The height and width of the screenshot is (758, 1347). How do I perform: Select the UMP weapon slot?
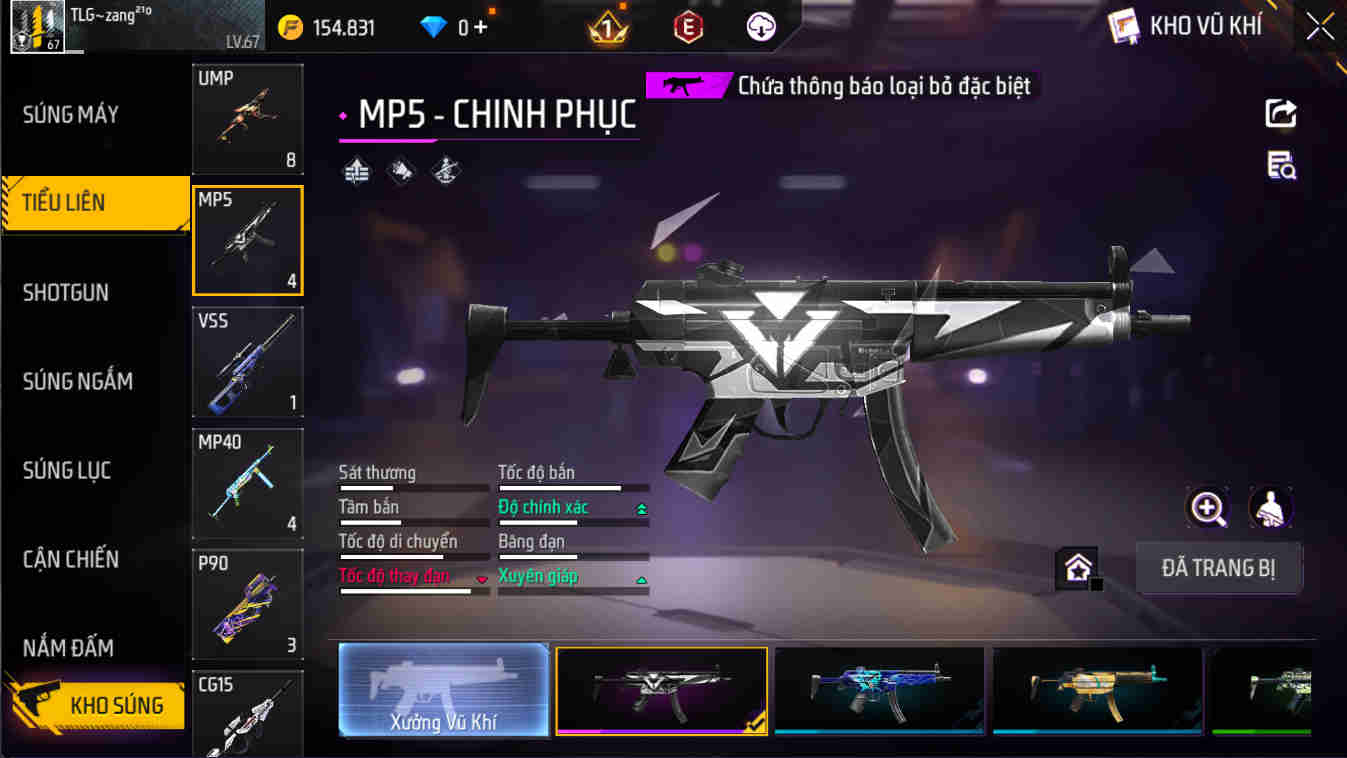tap(247, 119)
